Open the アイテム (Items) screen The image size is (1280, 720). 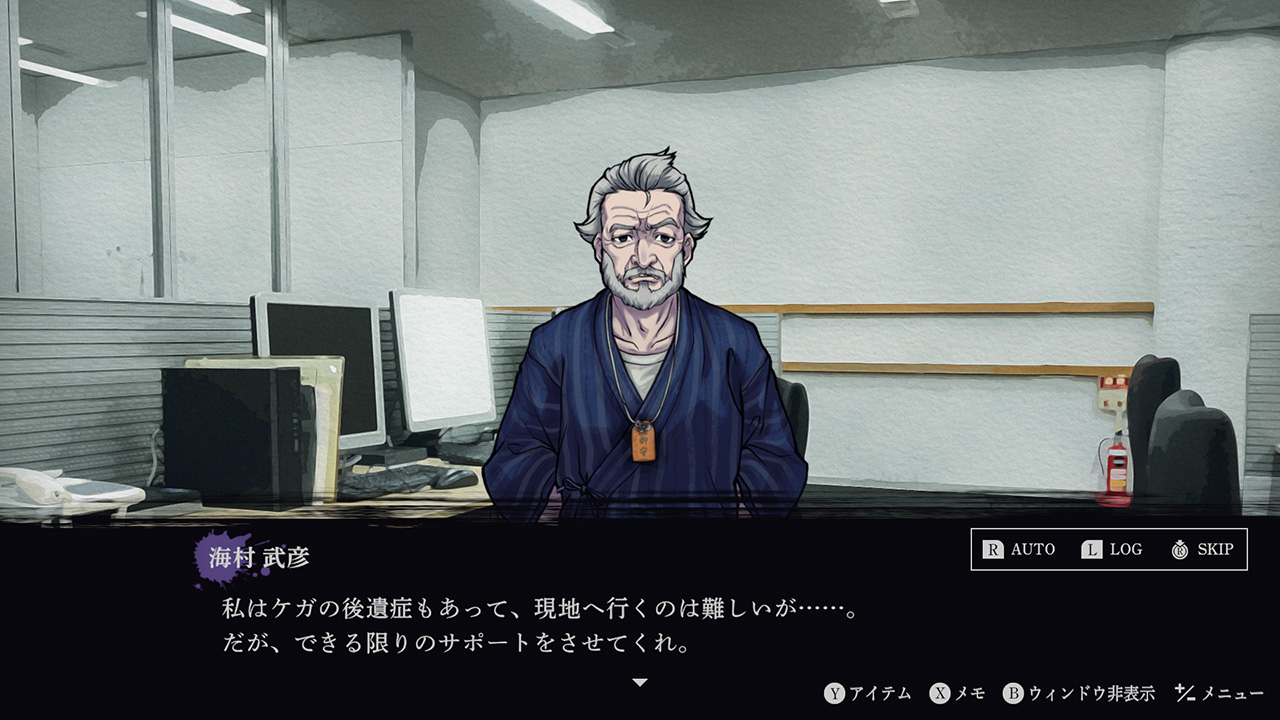868,693
